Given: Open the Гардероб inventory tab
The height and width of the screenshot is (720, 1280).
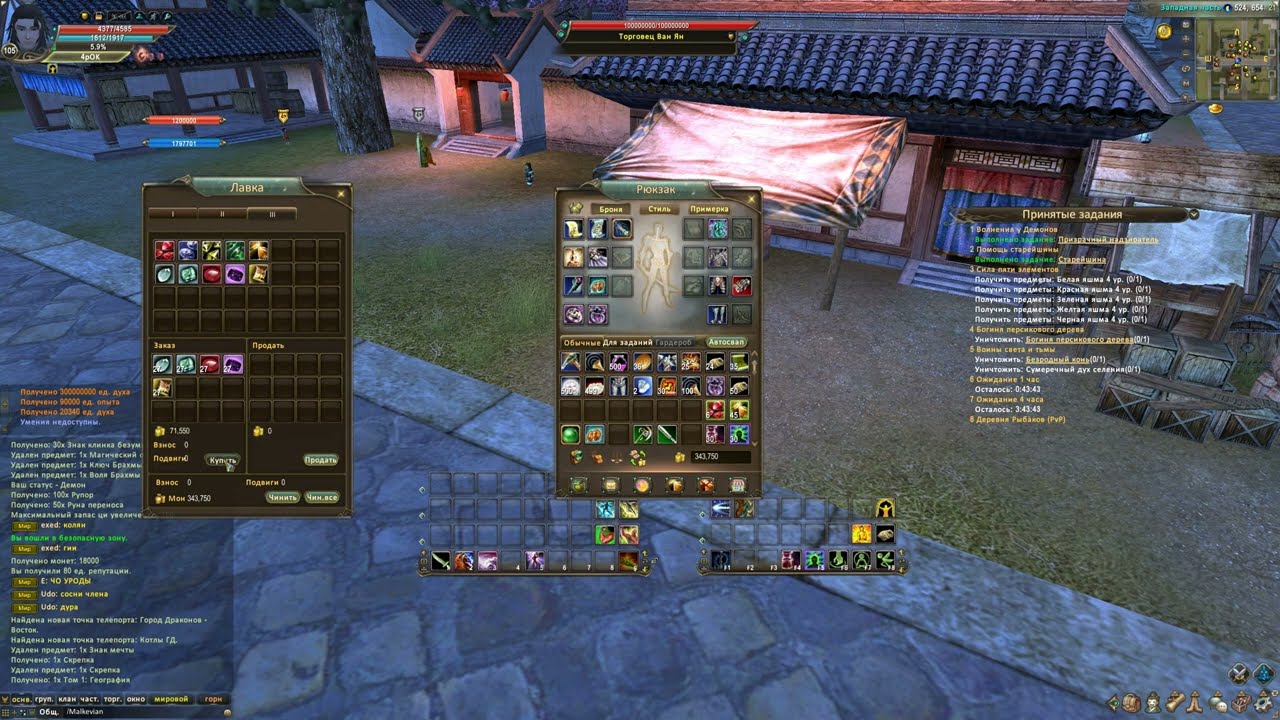Looking at the screenshot, I should (x=674, y=342).
